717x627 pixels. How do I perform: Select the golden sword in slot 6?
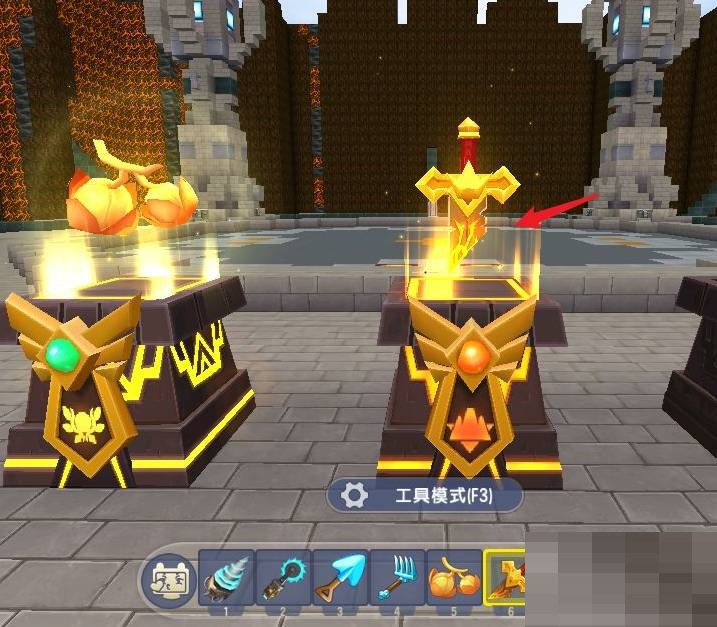[506, 580]
